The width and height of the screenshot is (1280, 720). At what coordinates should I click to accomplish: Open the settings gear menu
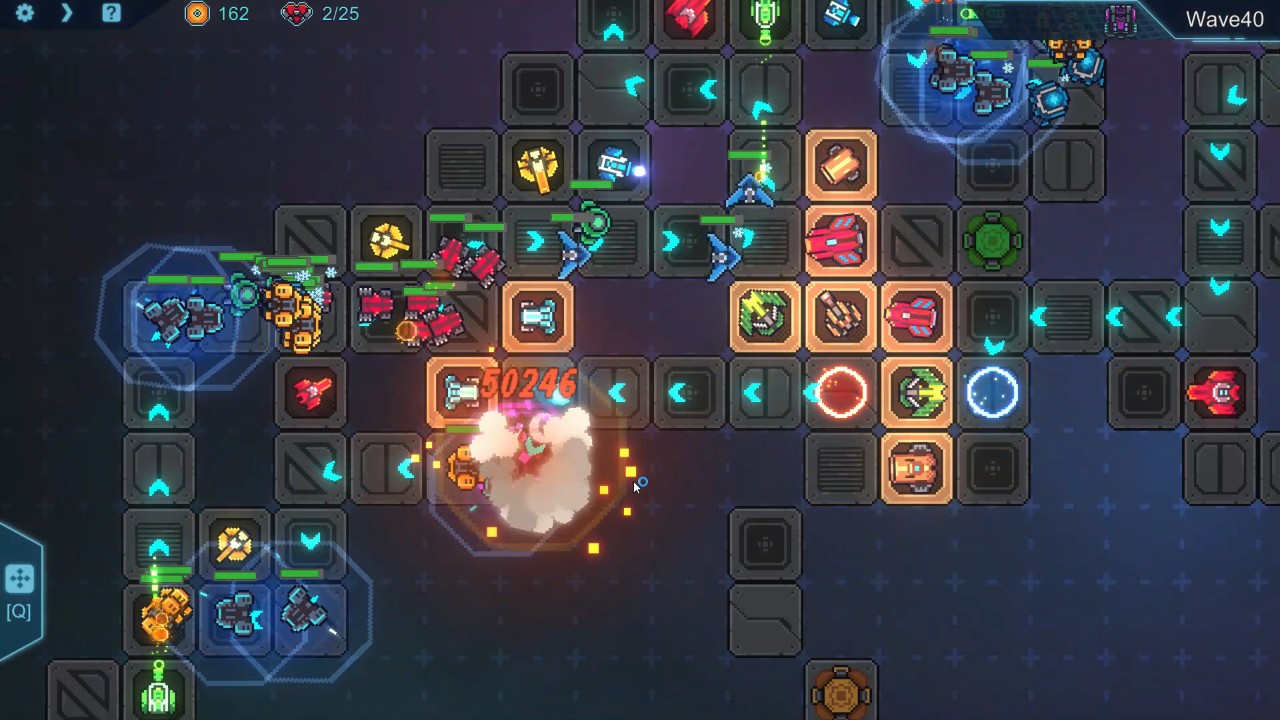point(25,13)
